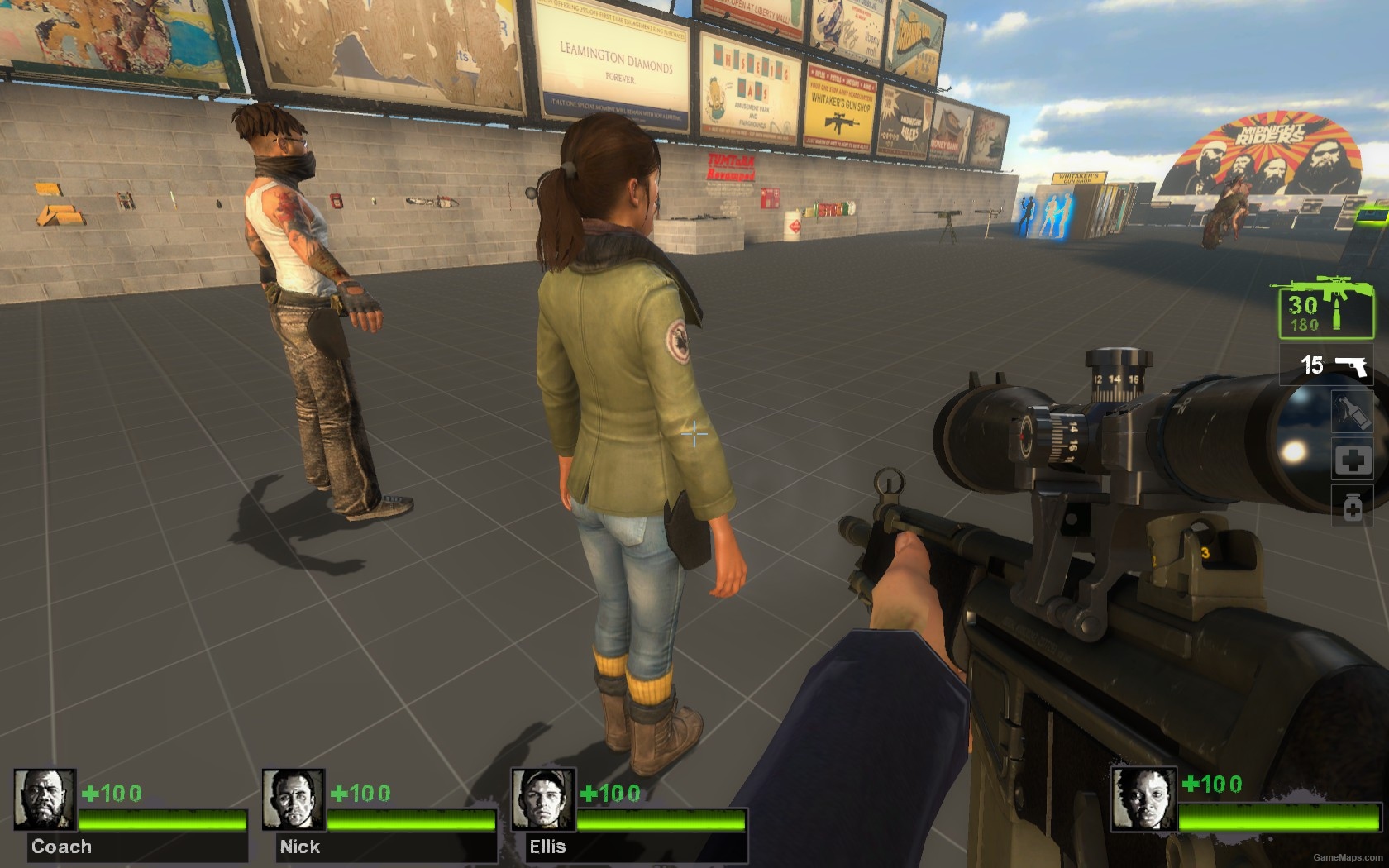Choose the first aid kit slot
1389x868 pixels.
tap(1352, 460)
